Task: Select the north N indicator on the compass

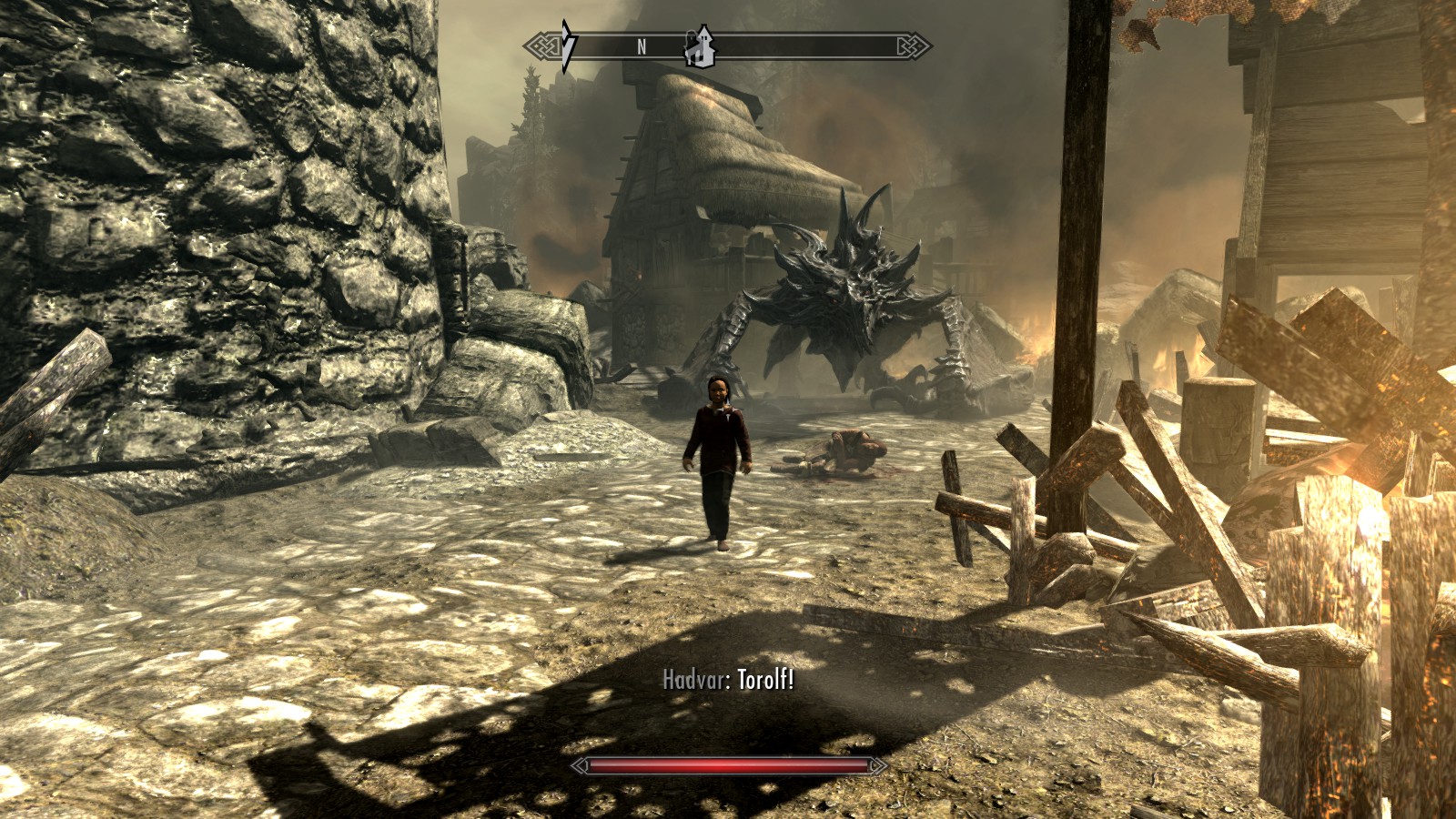Action: (x=642, y=47)
